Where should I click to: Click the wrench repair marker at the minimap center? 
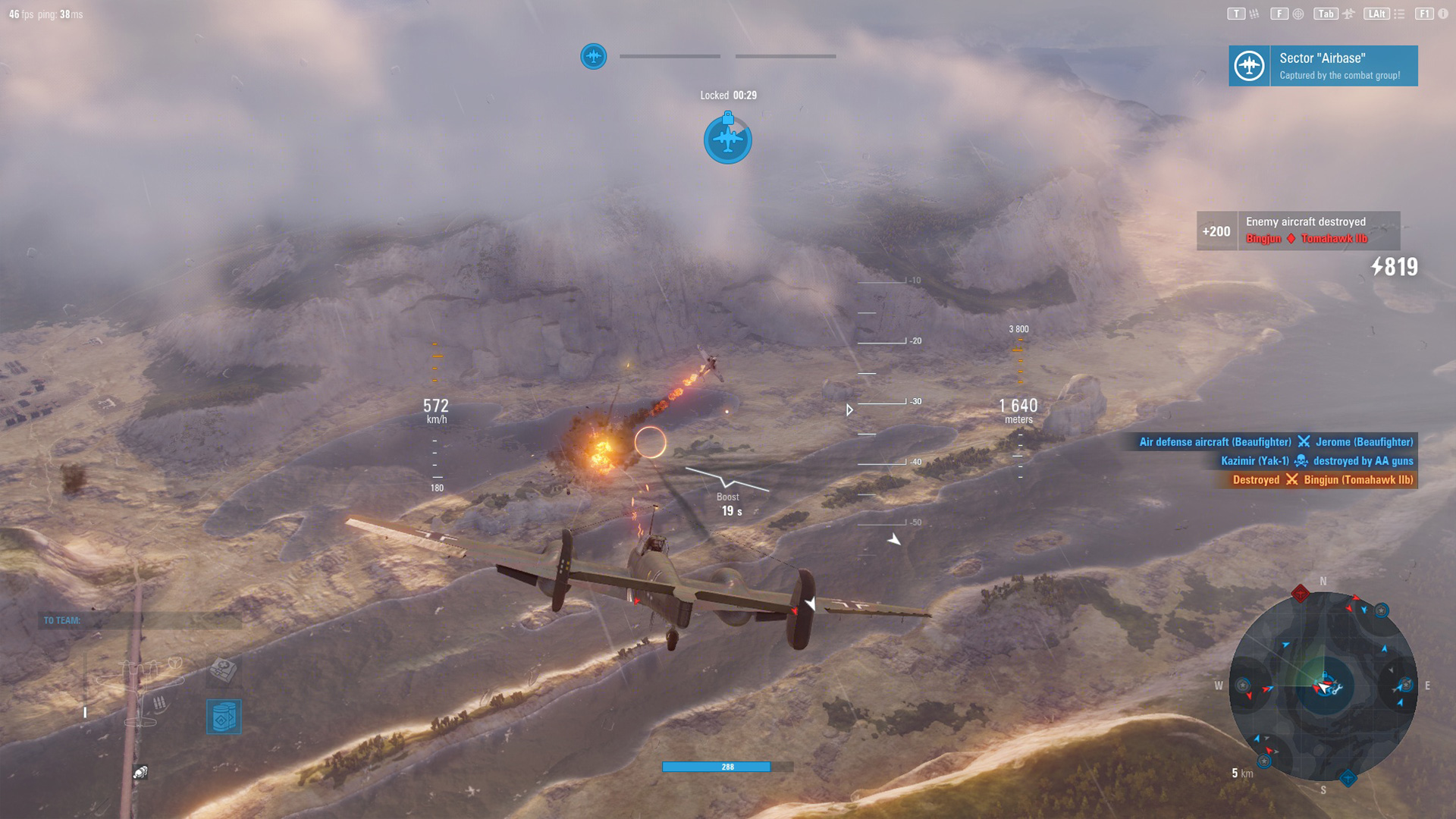click(x=1338, y=689)
